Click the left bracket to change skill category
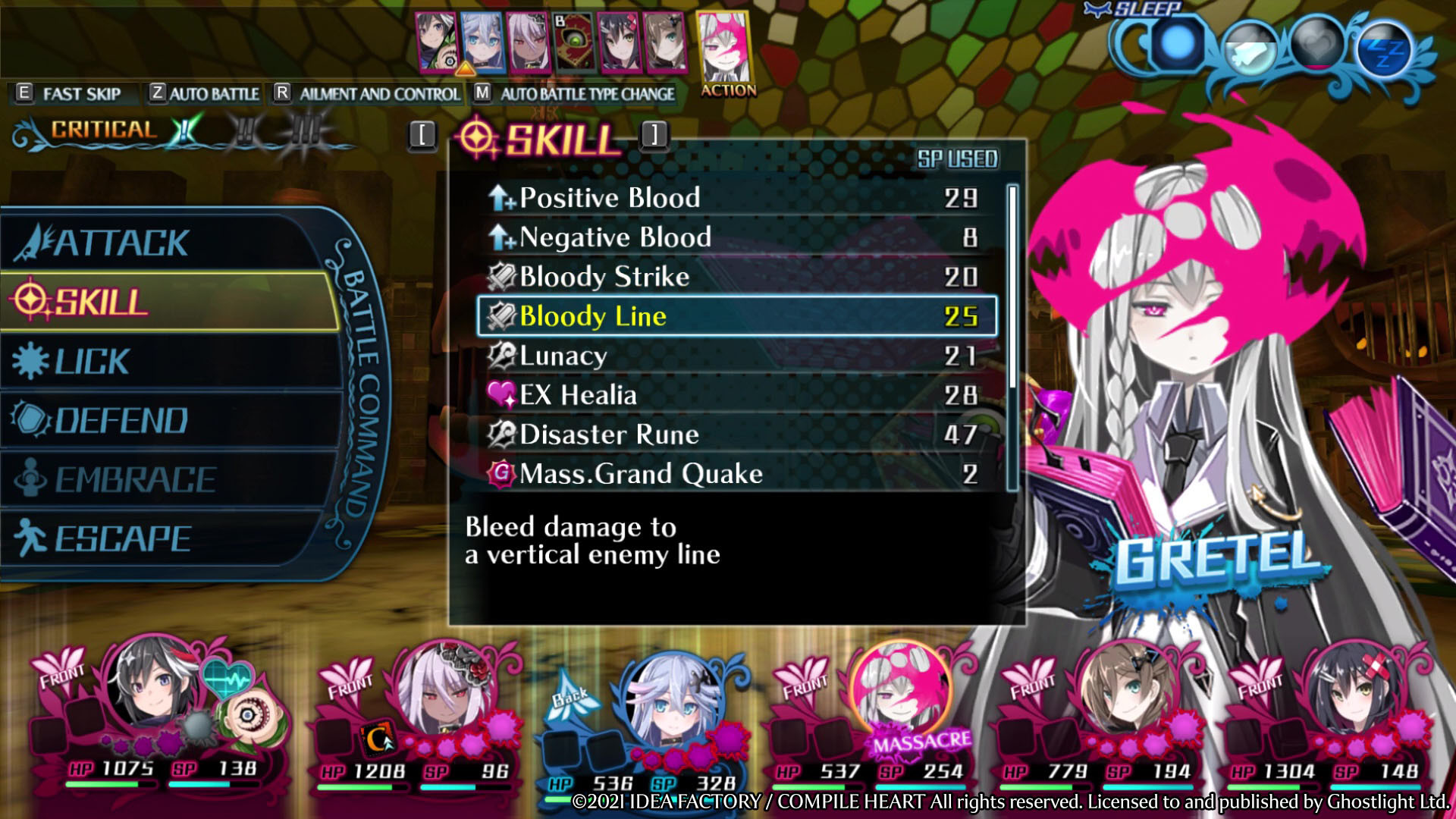The width and height of the screenshot is (1456, 819). click(422, 136)
